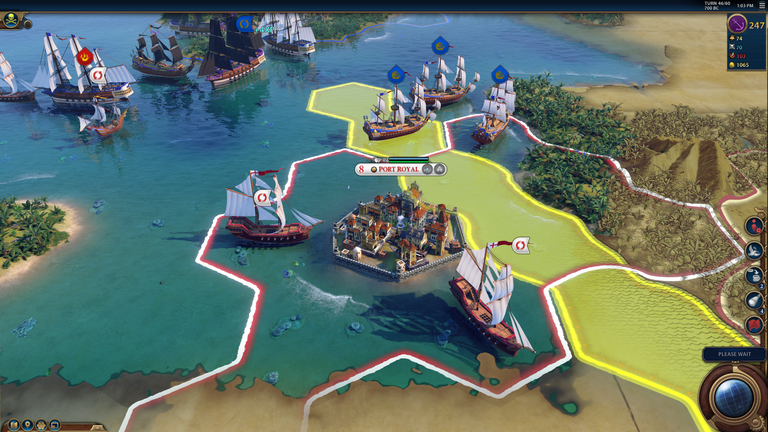Image resolution: width=768 pixels, height=432 pixels.
Task: Click the skull and crossbones pirate emblem
Action: (11, 20)
